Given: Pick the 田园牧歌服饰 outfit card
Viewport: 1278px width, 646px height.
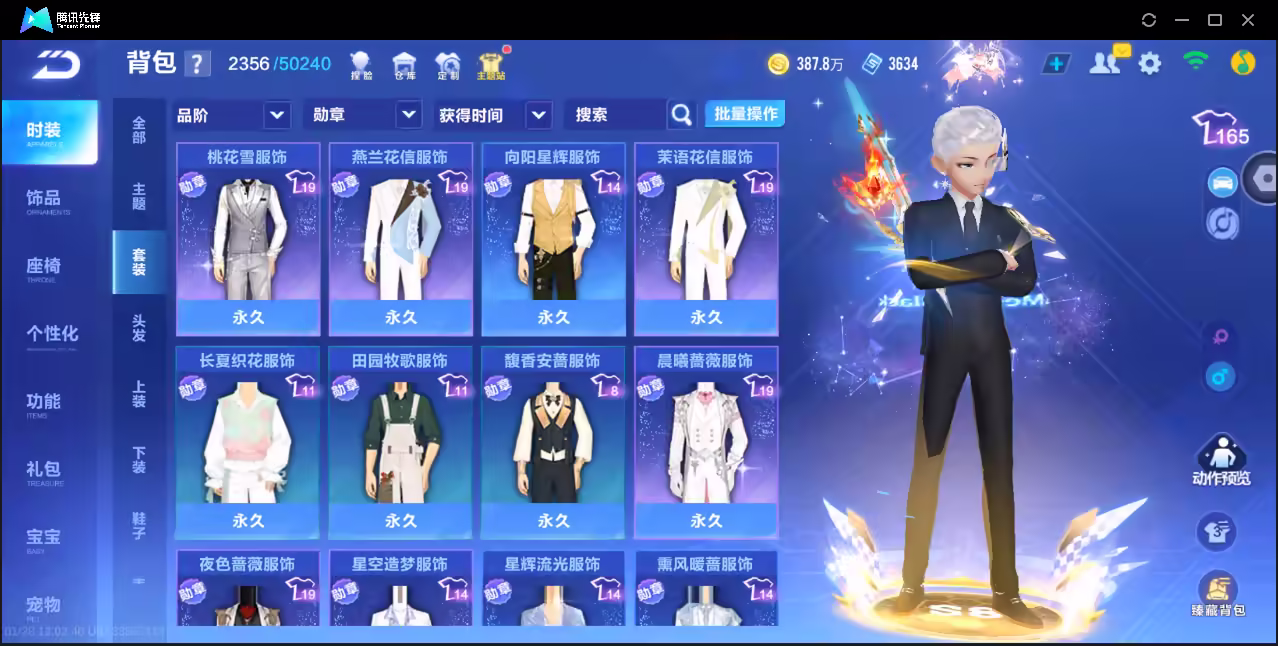Looking at the screenshot, I should point(401,442).
